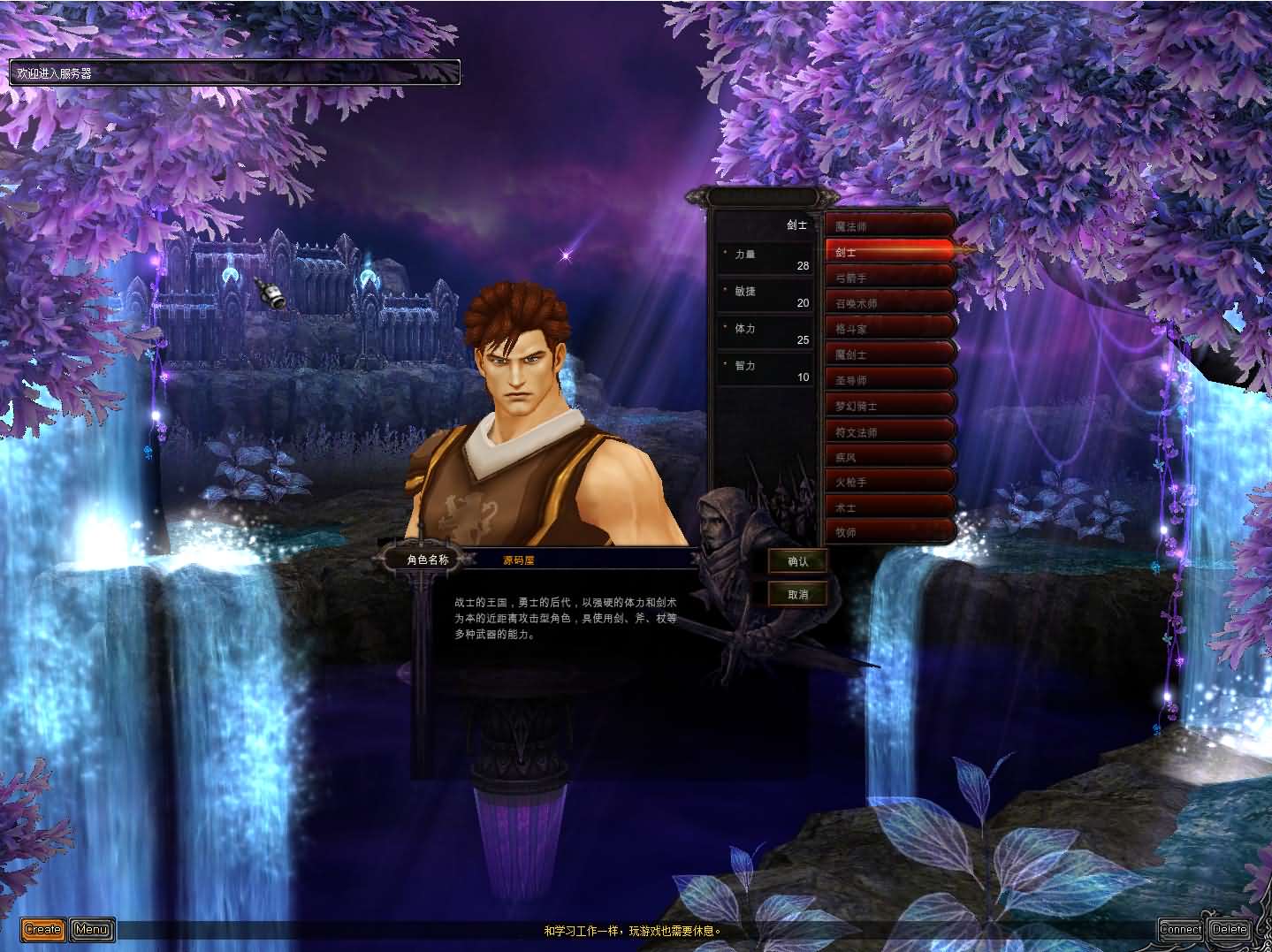Screen dimensions: 1272x952
Task: Pick the 牧师 class entry
Action: coord(889,532)
